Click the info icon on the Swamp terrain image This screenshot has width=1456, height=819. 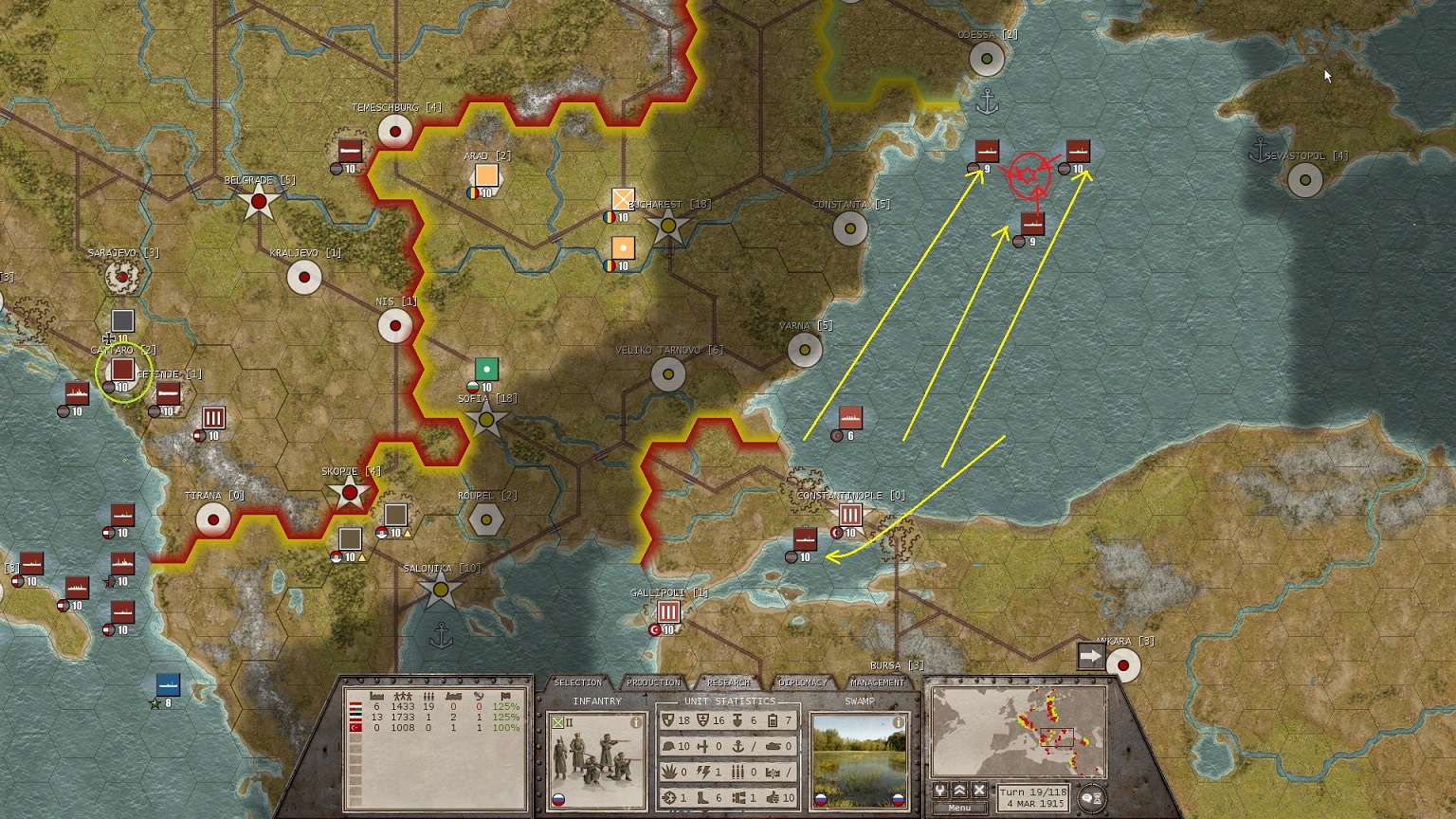click(x=897, y=723)
